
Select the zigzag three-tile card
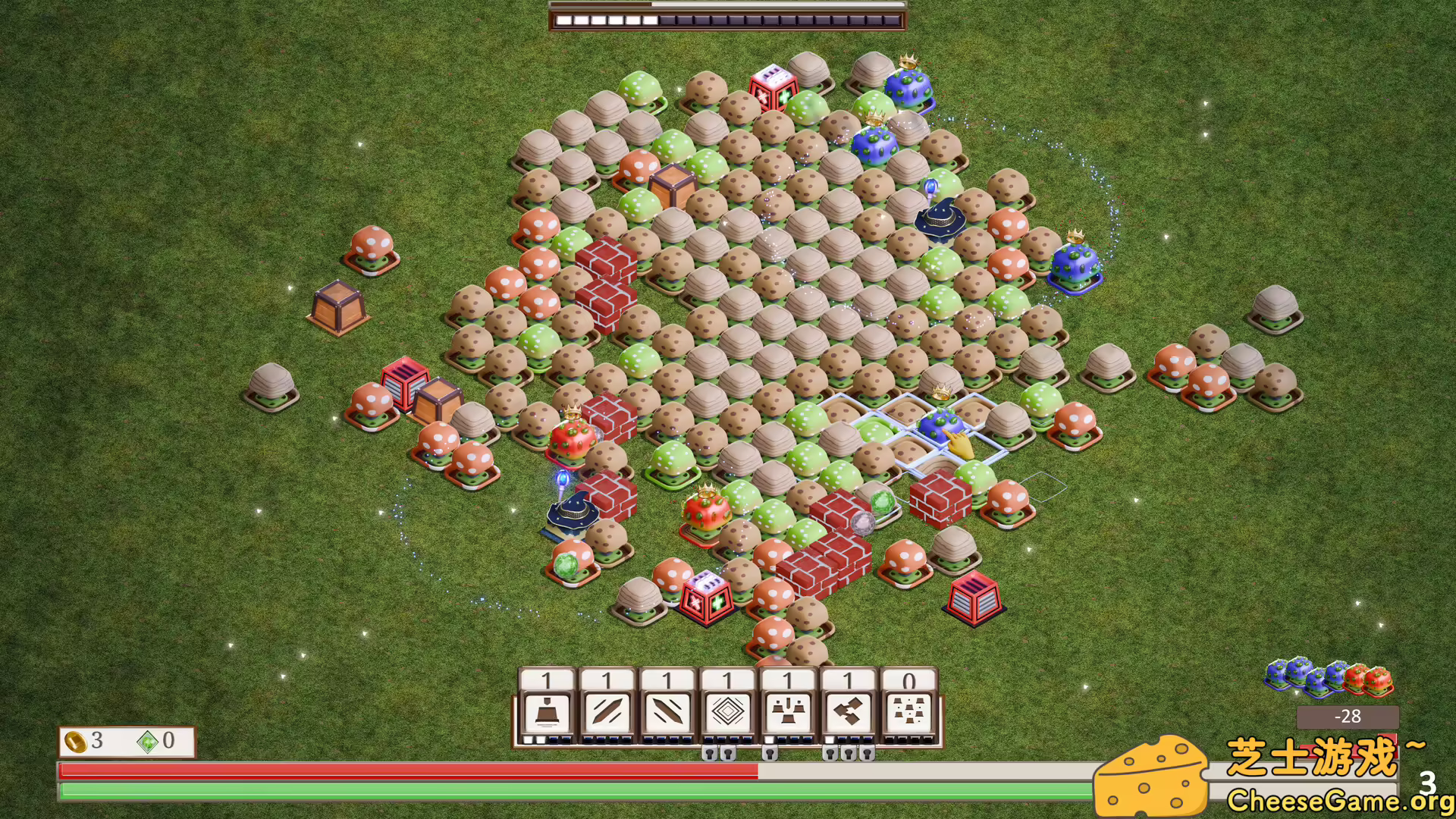[849, 711]
